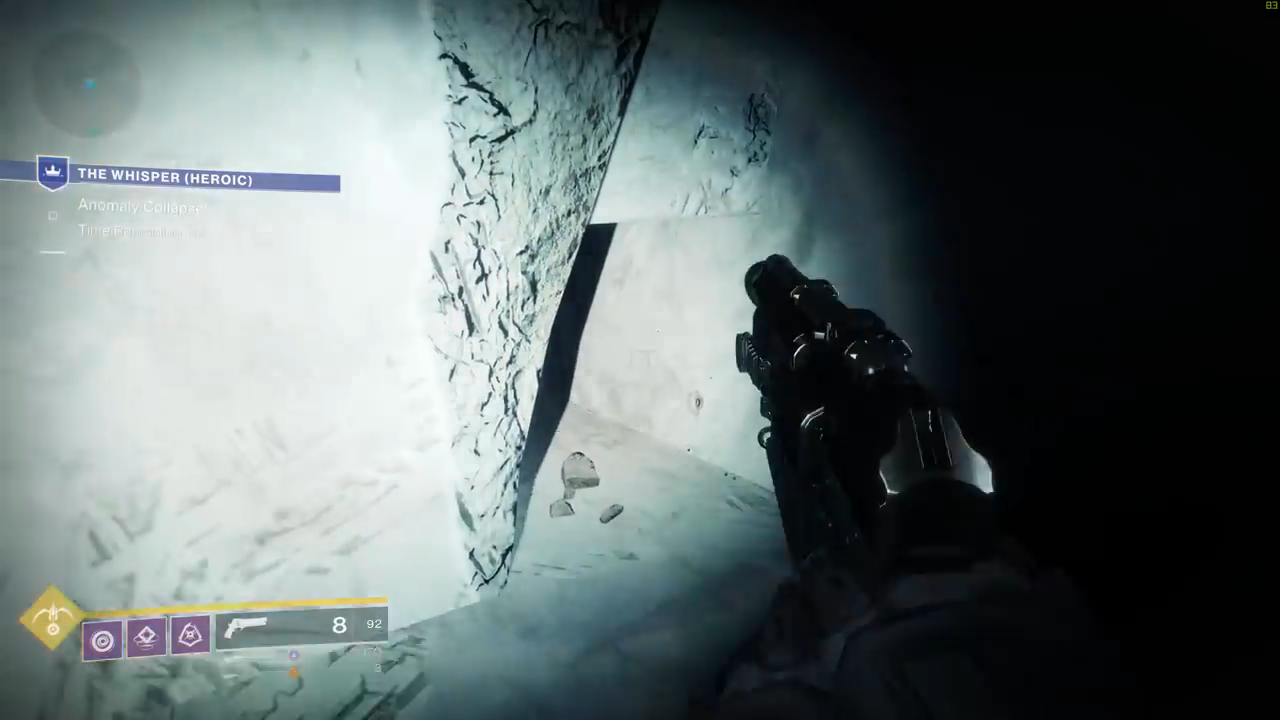
Task: Click the crown shield mission emblem
Action: coord(52,173)
